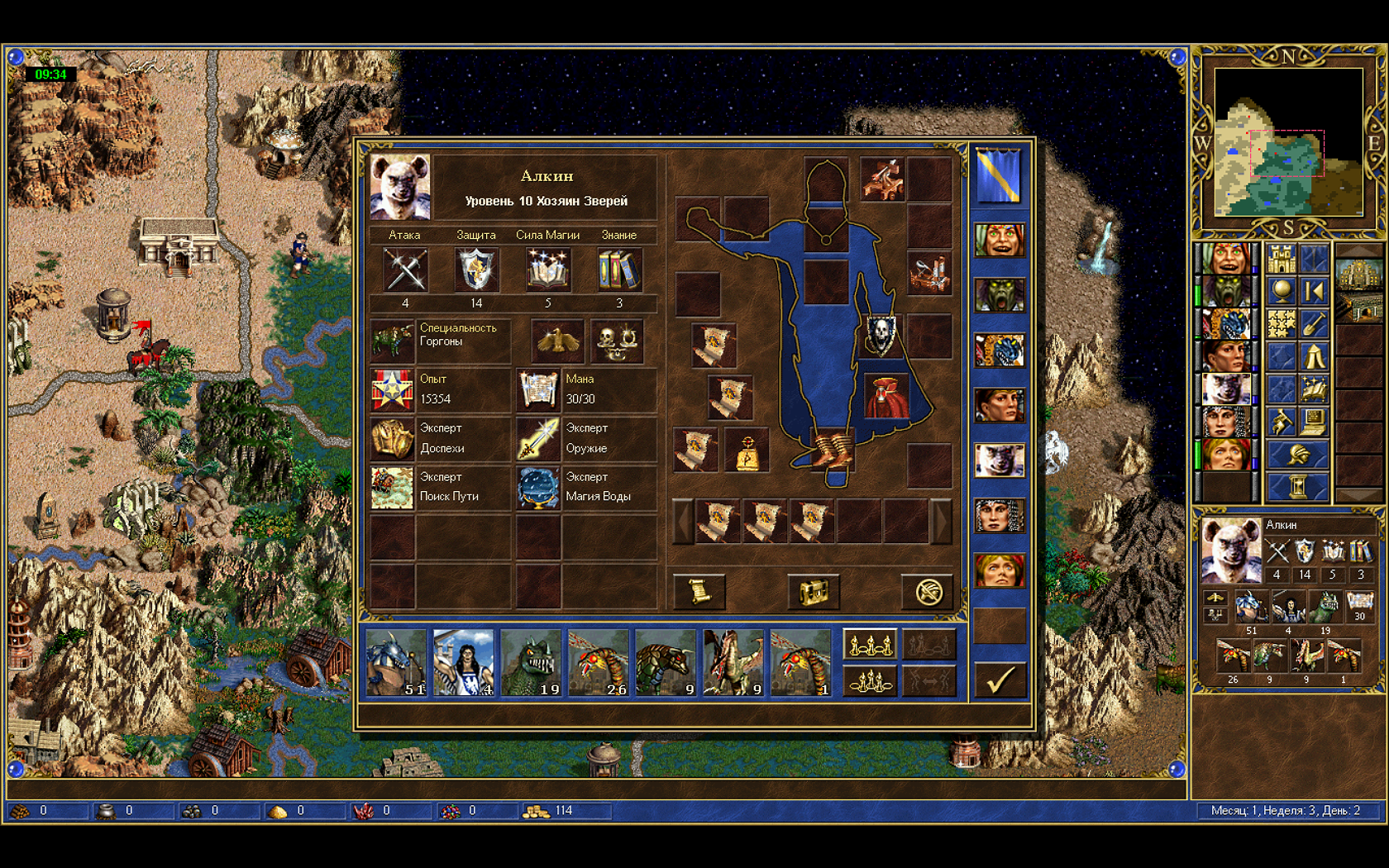View the experience (Опыт) star icon
The height and width of the screenshot is (868, 1389).
click(x=392, y=390)
